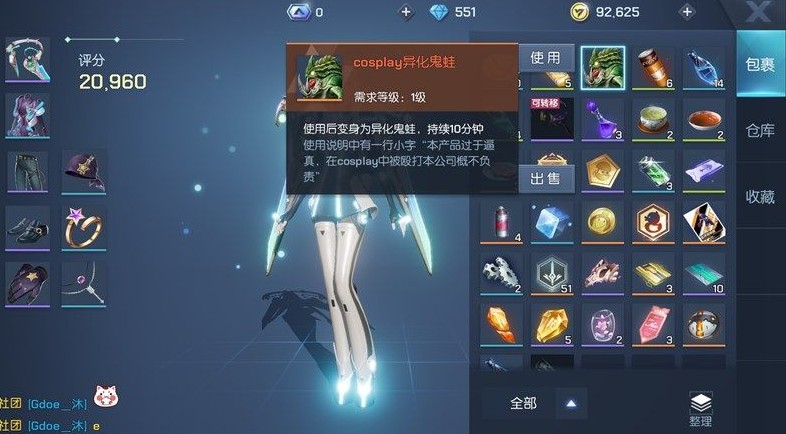
Task: Select the star ring equipment slot
Action: click(84, 227)
